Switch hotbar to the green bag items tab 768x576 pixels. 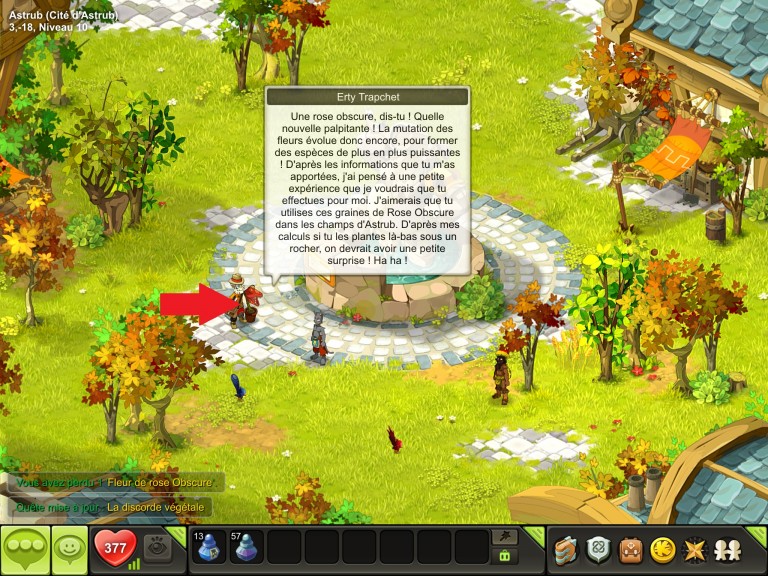coord(505,557)
